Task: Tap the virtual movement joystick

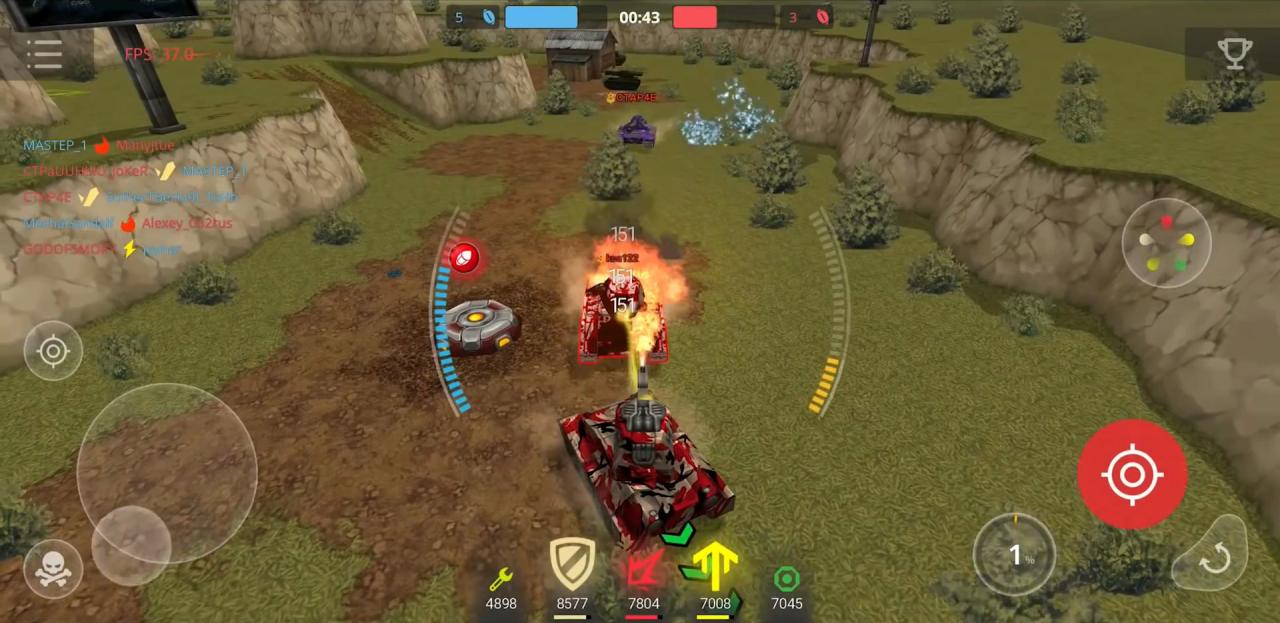Action: coord(132,545)
